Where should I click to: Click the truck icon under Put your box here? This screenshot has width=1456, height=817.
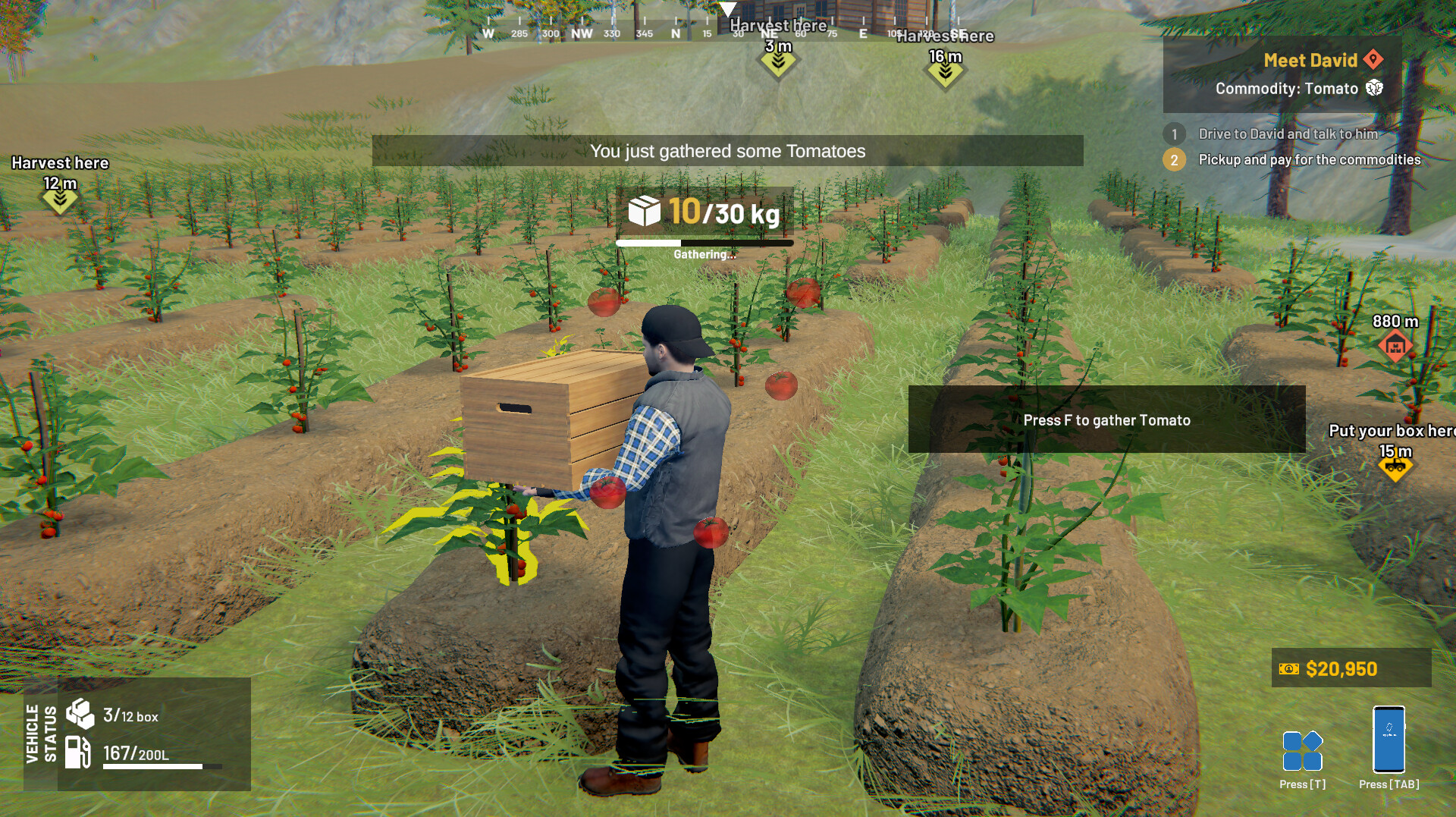(1396, 467)
